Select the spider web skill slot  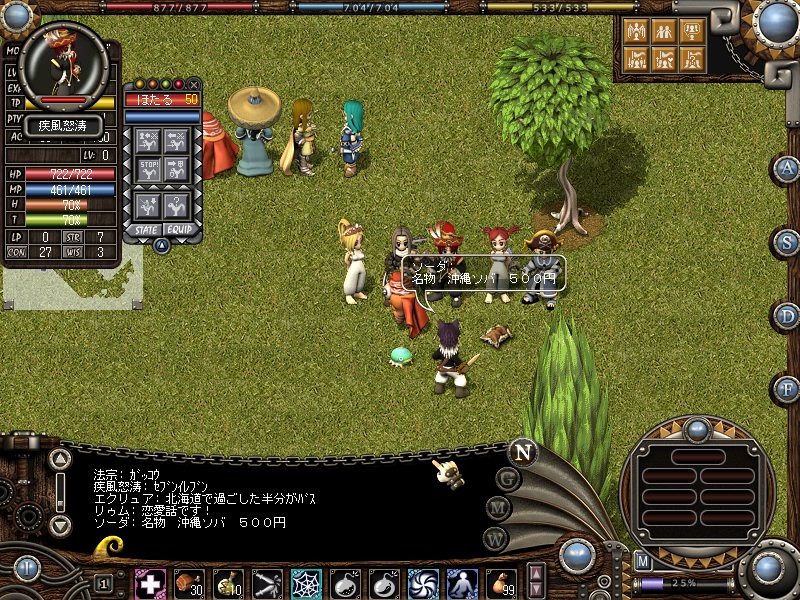306,582
